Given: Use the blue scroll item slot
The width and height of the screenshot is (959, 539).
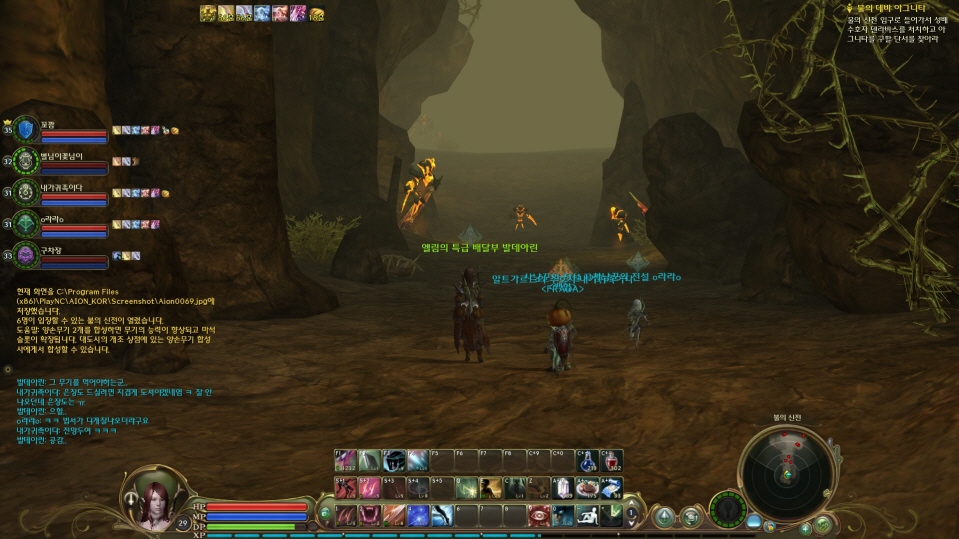Looking at the screenshot, I should point(611,487).
